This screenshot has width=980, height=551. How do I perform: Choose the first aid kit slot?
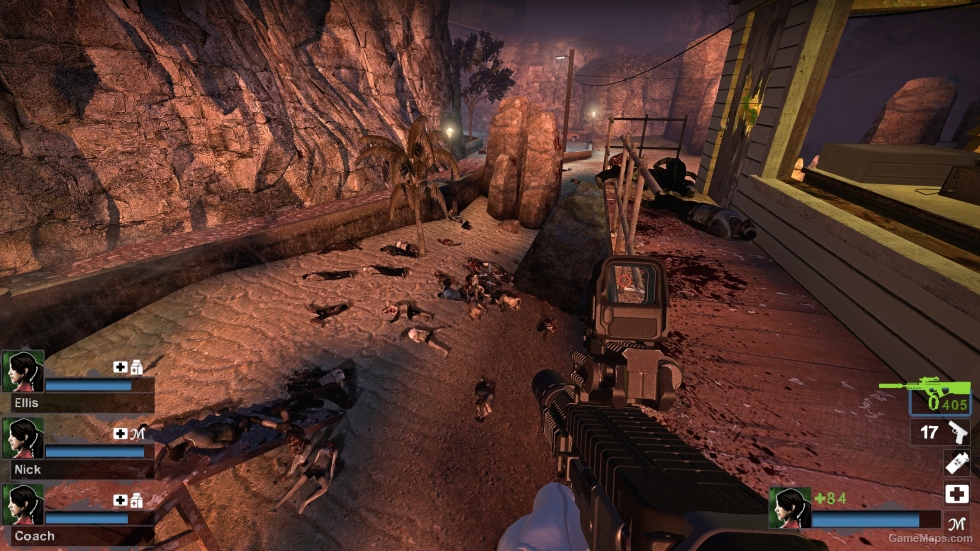coord(957,493)
